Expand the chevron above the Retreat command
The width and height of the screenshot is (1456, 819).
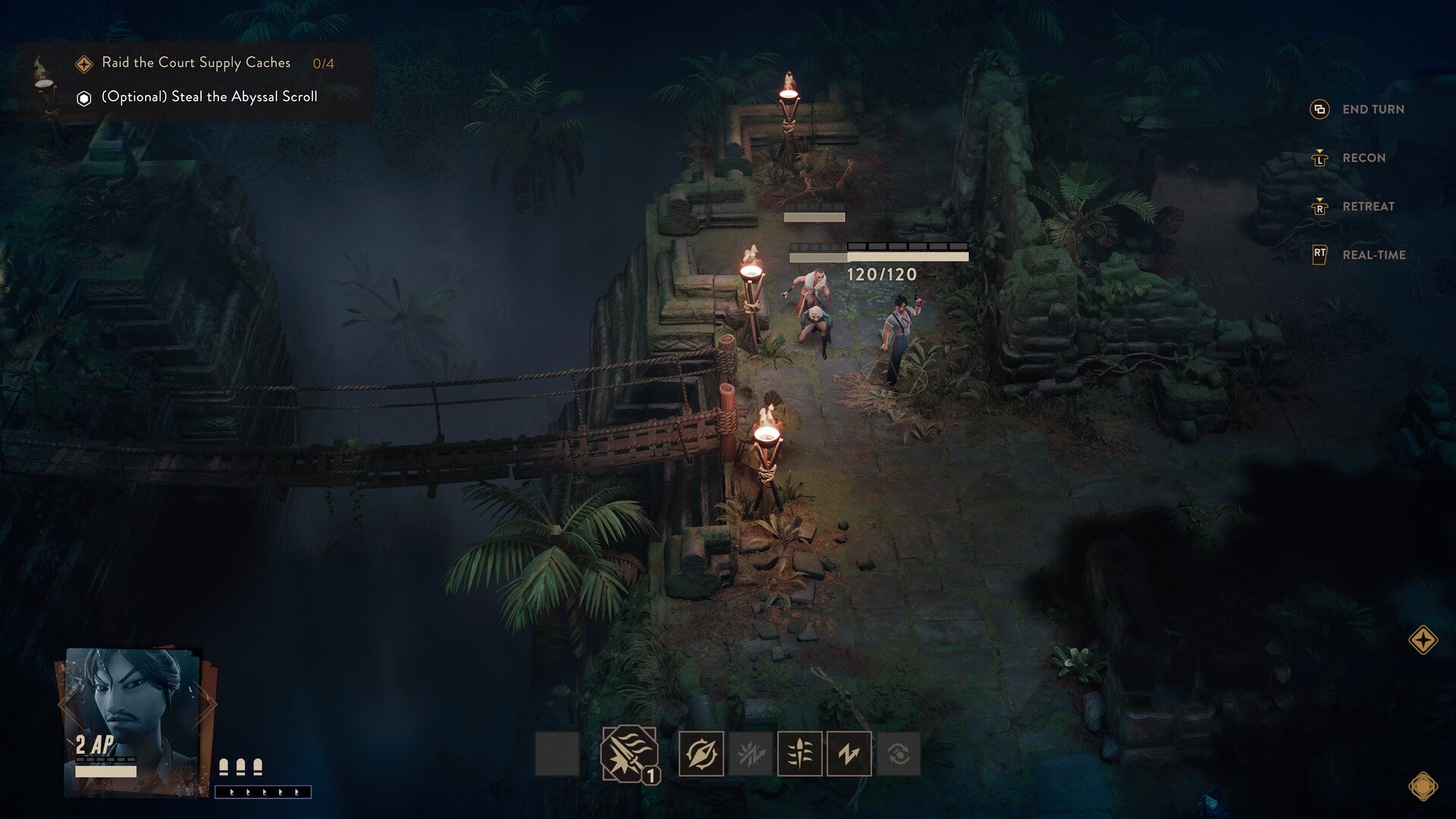tap(1319, 199)
